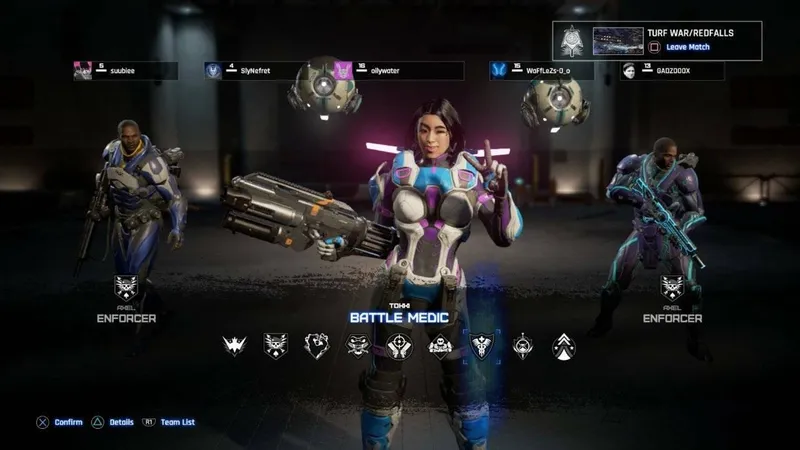Choose the winged crown class icon
This screenshot has width=800, height=450.
pyautogui.click(x=234, y=346)
